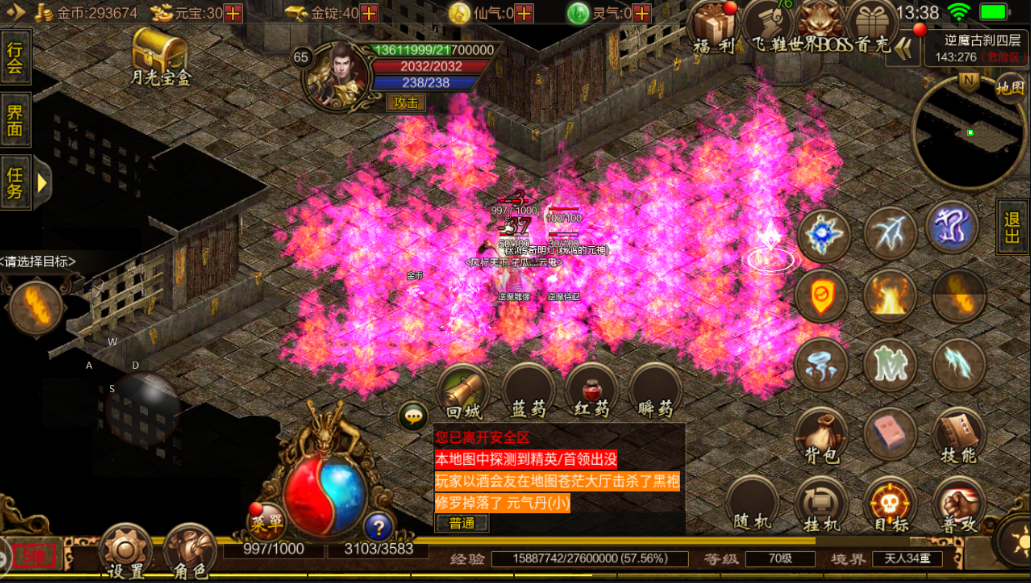The image size is (1031, 583).
Task: Open the 福利 welfare gift box
Action: (715, 27)
